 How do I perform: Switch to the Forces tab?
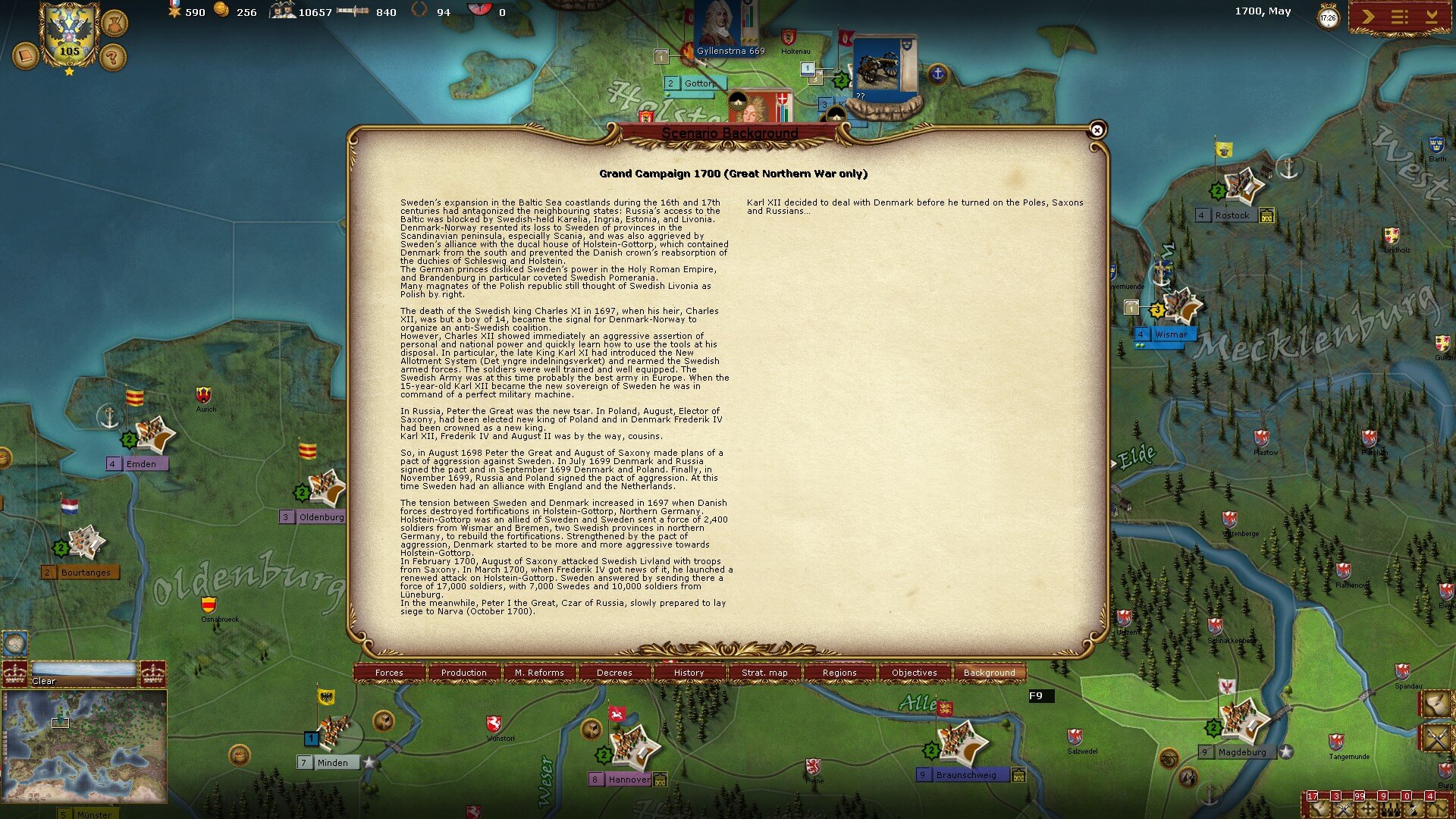pyautogui.click(x=389, y=673)
